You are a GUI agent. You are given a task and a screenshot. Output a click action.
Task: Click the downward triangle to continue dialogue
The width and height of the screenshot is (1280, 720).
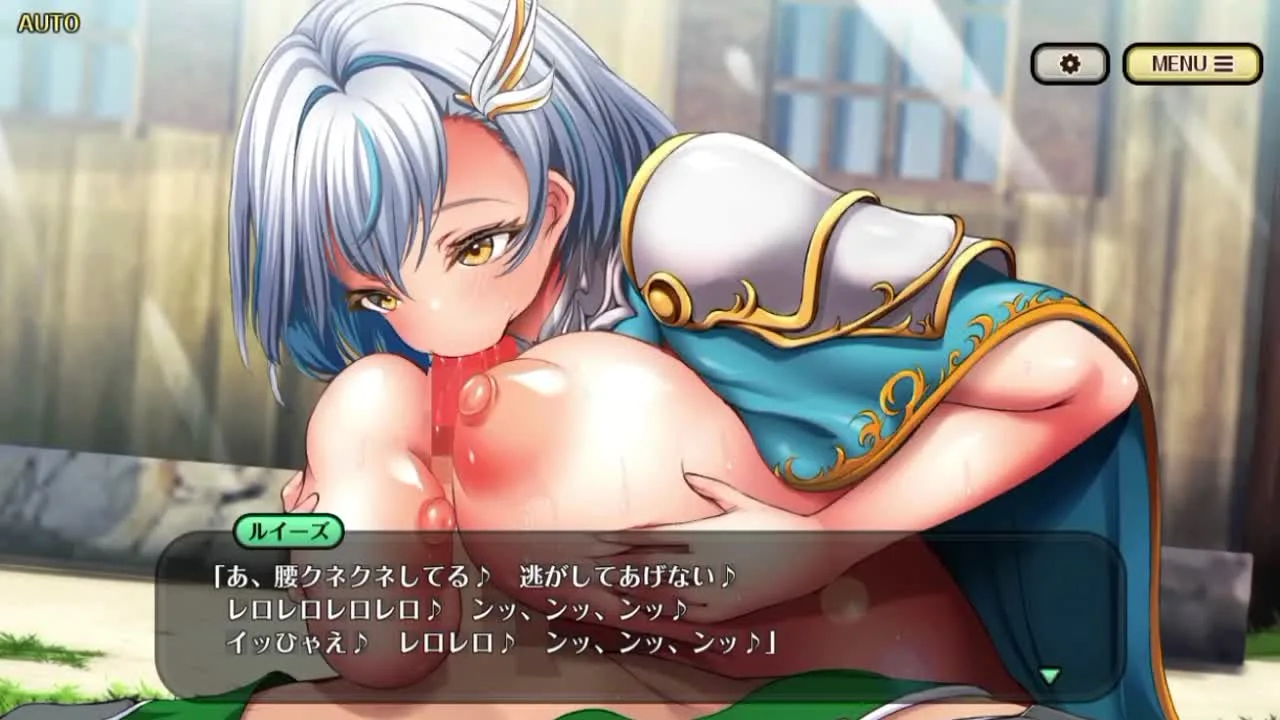(x=1049, y=677)
